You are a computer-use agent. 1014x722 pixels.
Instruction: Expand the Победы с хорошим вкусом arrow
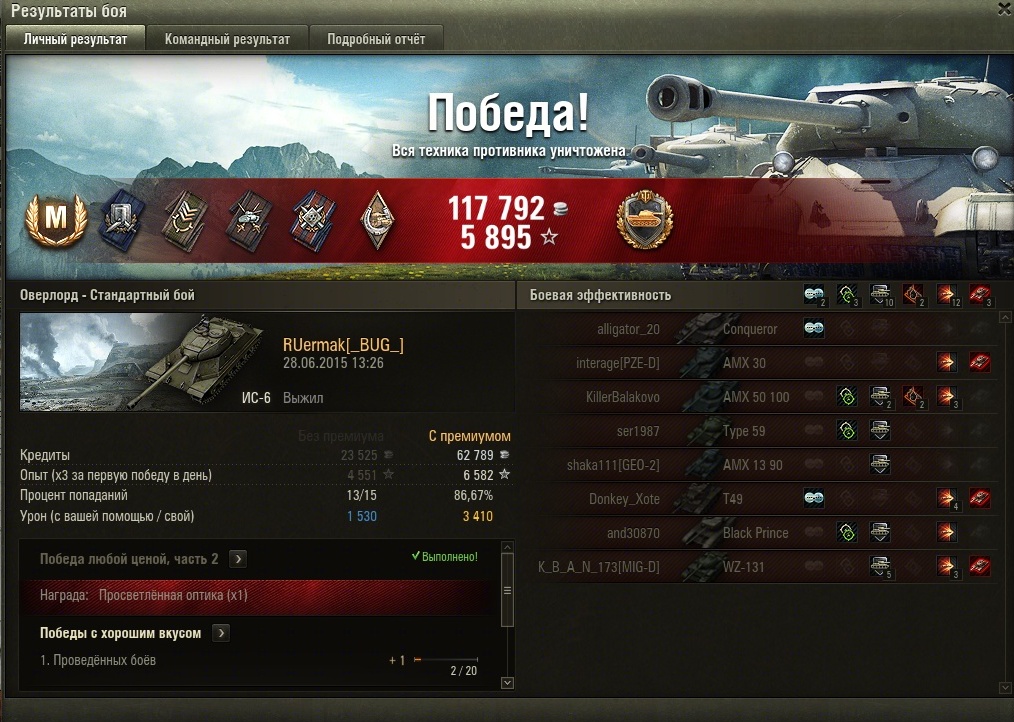(x=221, y=633)
